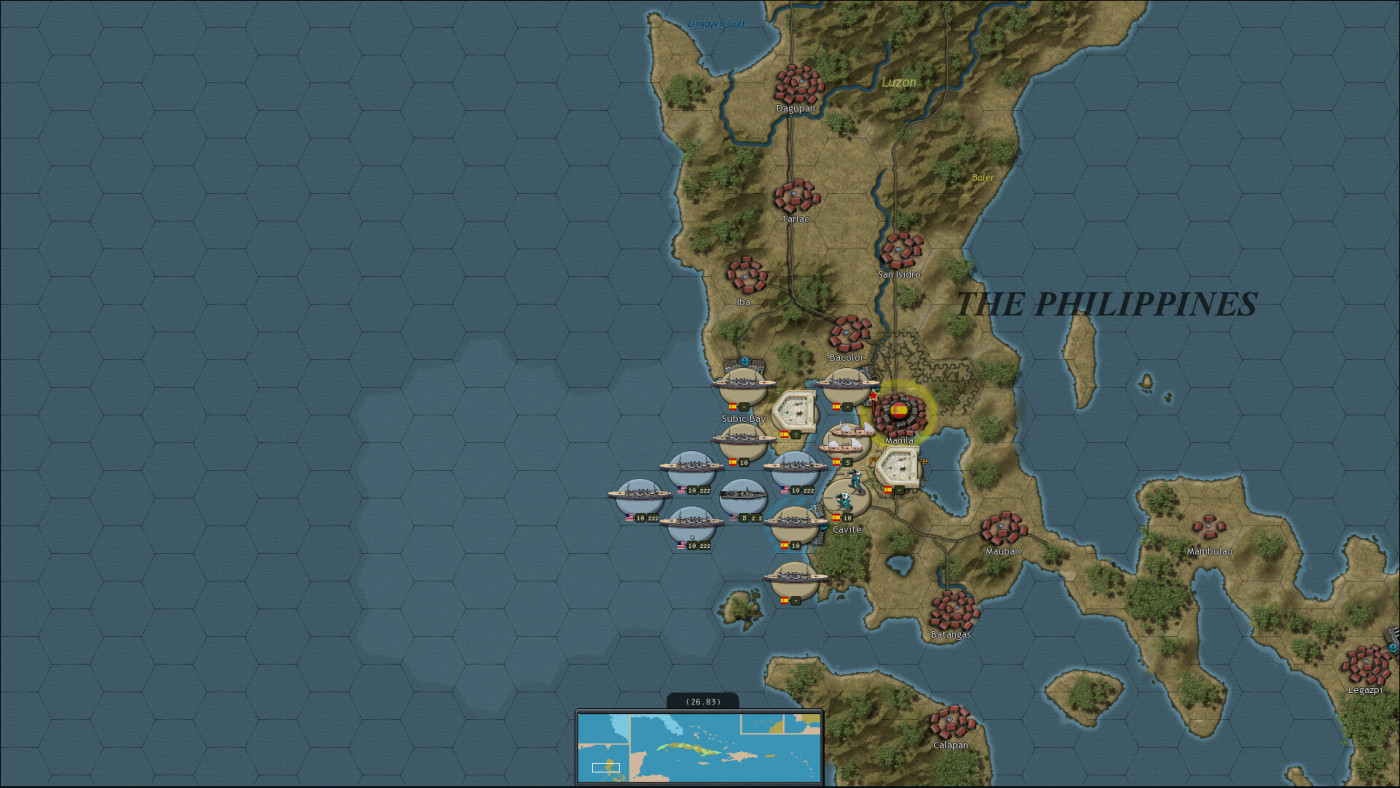Select the westernmost American battleship counter
This screenshot has height=788, width=1400.
638,494
